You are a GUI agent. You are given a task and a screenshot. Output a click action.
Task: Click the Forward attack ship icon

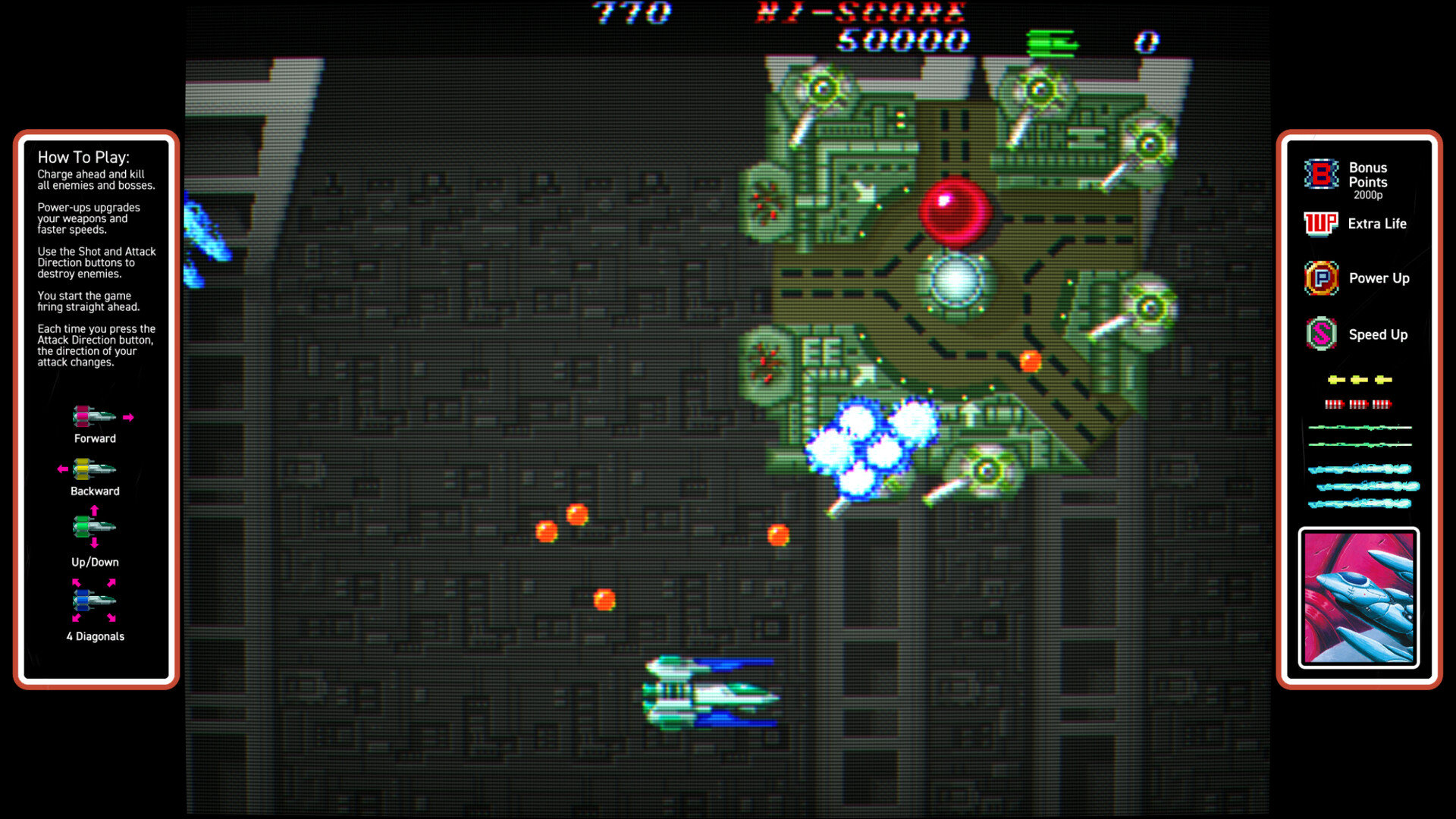point(93,418)
